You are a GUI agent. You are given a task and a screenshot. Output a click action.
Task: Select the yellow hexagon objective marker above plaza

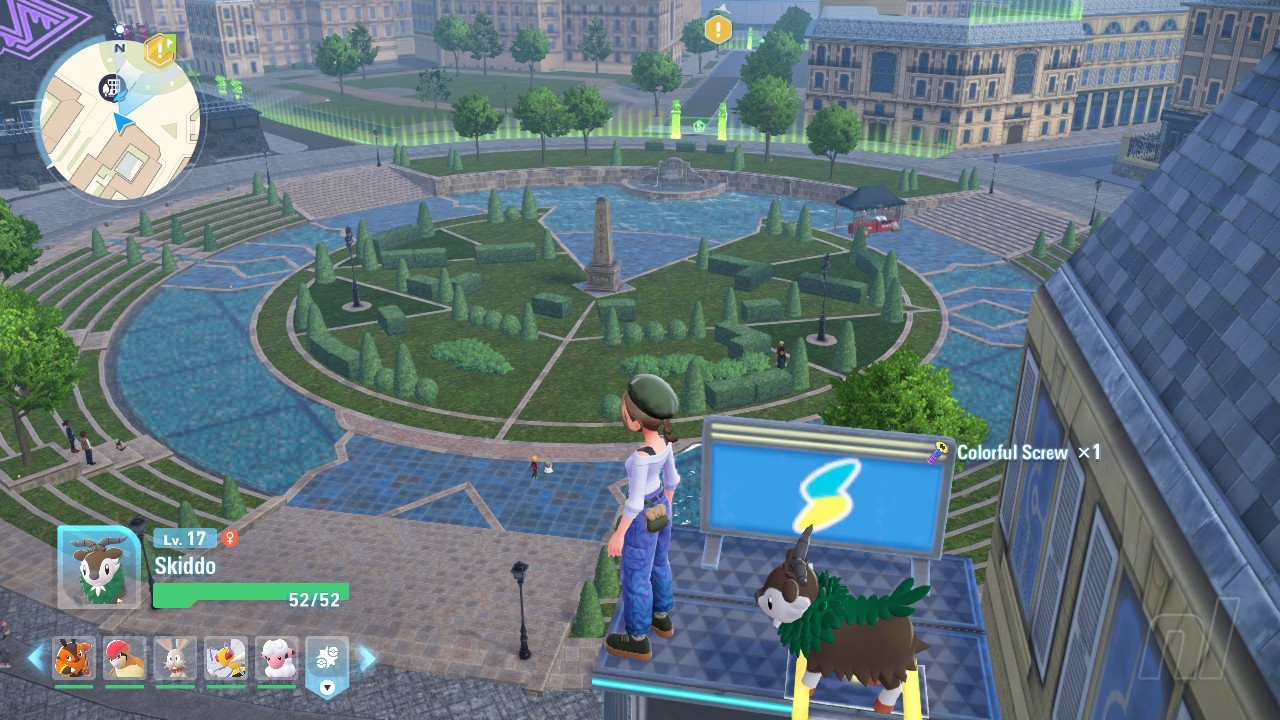(x=717, y=29)
